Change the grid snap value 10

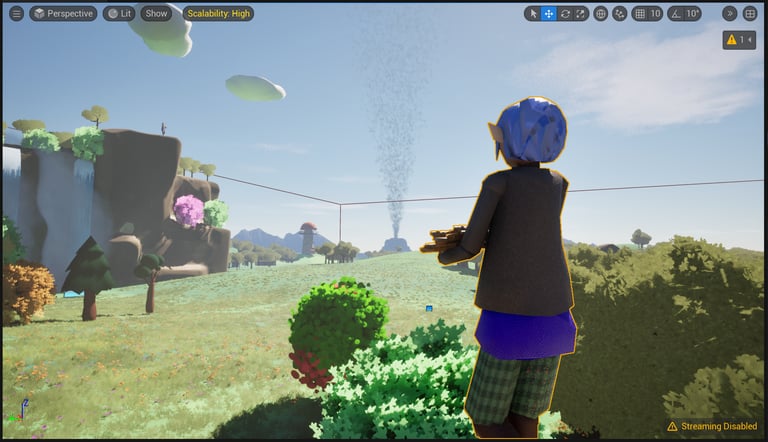point(655,13)
